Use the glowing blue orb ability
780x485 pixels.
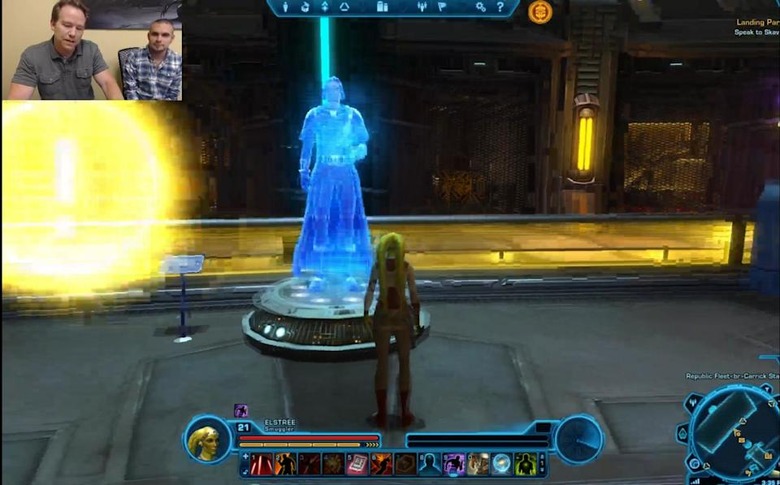pyautogui.click(x=502, y=464)
